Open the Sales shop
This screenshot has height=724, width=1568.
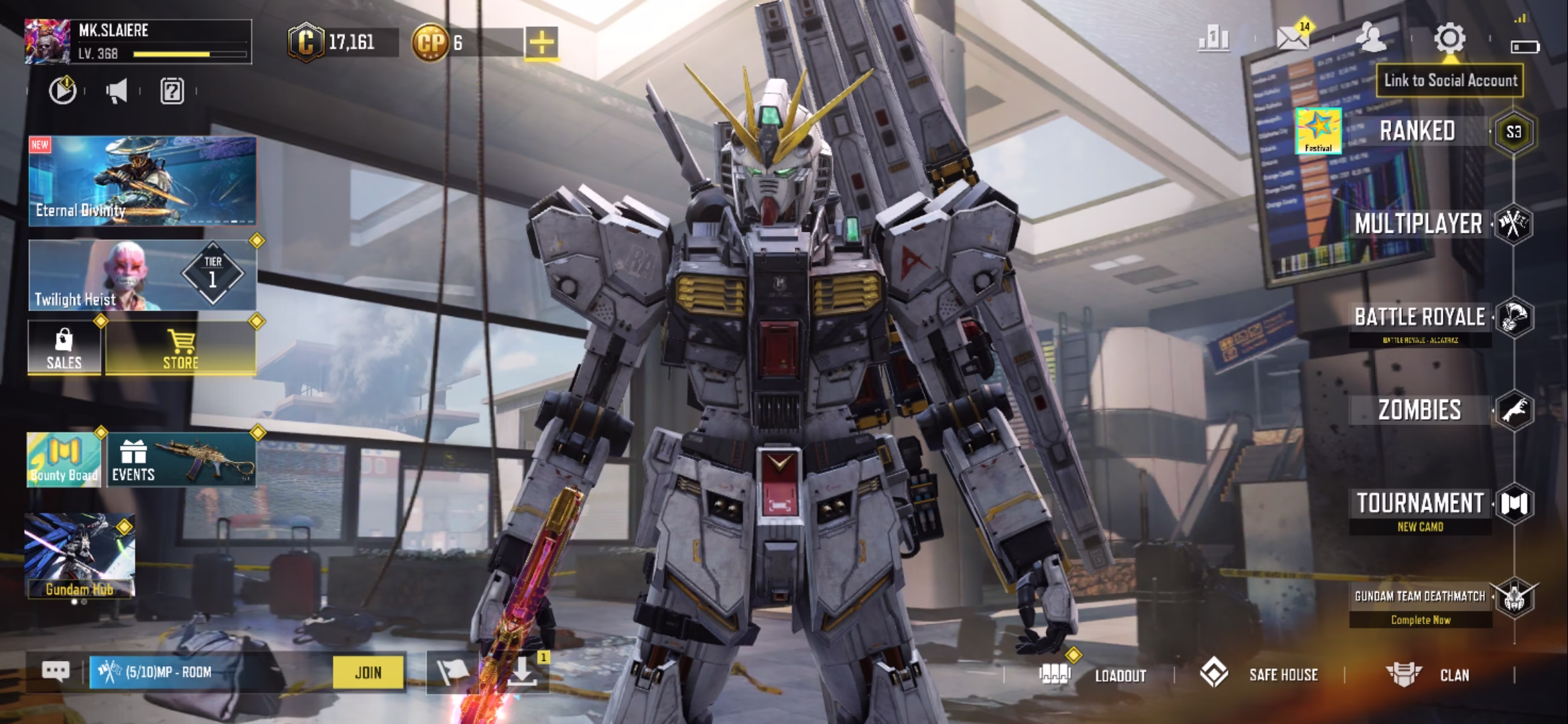click(x=64, y=347)
